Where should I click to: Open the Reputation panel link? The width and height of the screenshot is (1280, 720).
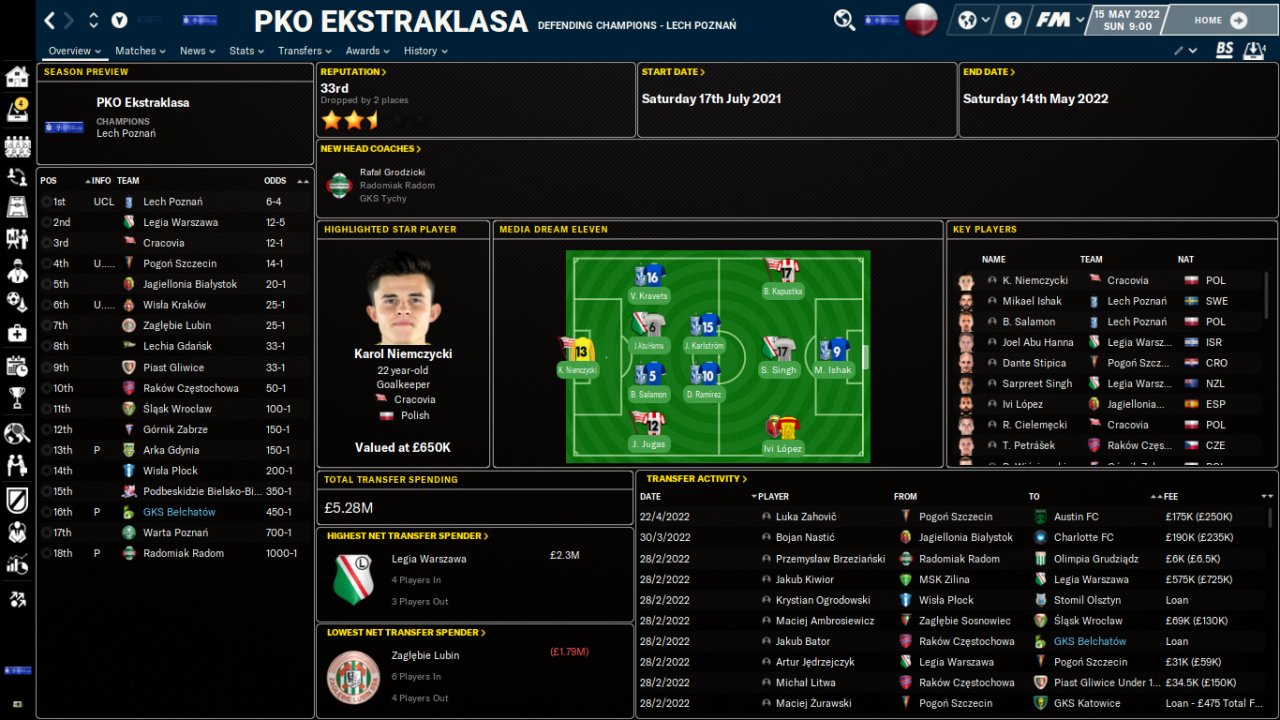click(x=353, y=72)
